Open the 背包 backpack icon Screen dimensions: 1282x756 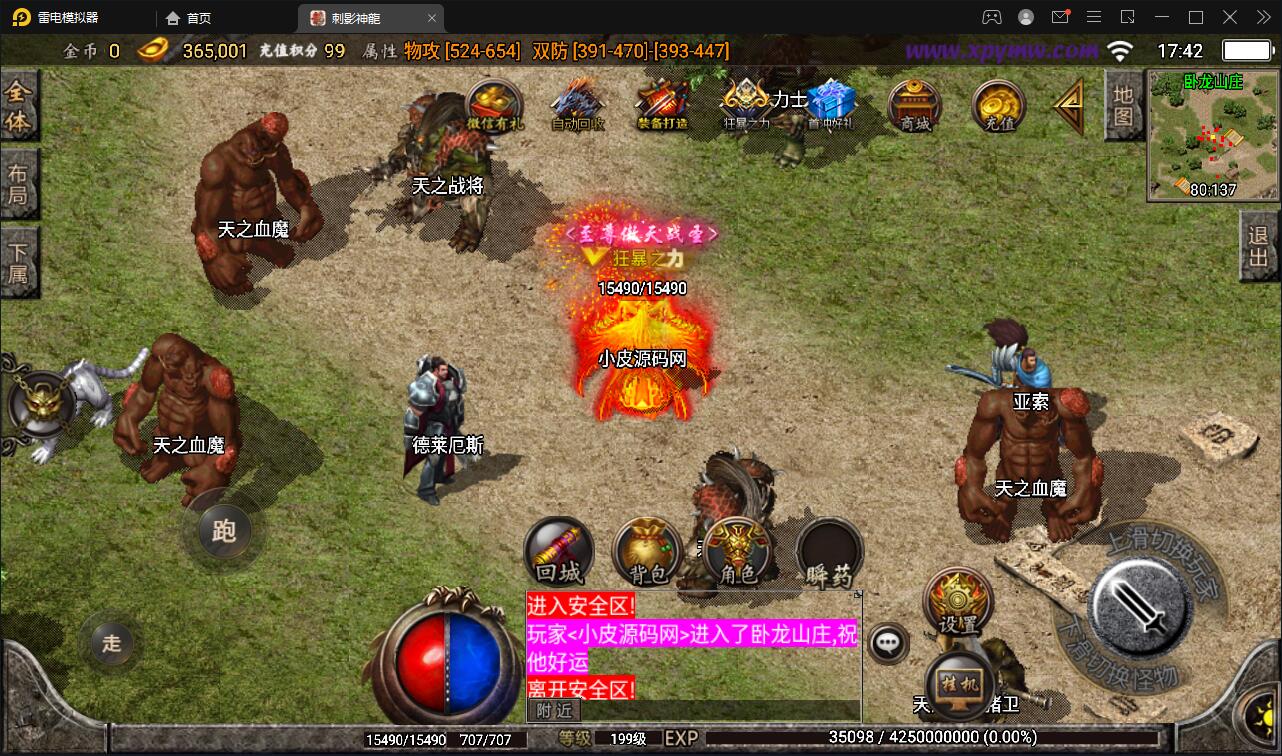pos(646,551)
